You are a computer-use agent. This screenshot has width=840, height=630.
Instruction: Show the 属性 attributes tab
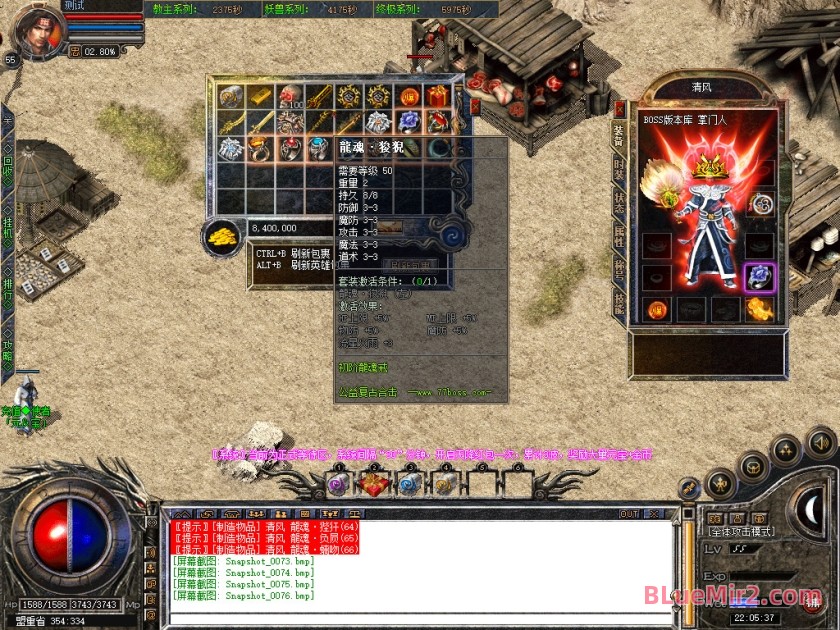pyautogui.click(x=619, y=235)
